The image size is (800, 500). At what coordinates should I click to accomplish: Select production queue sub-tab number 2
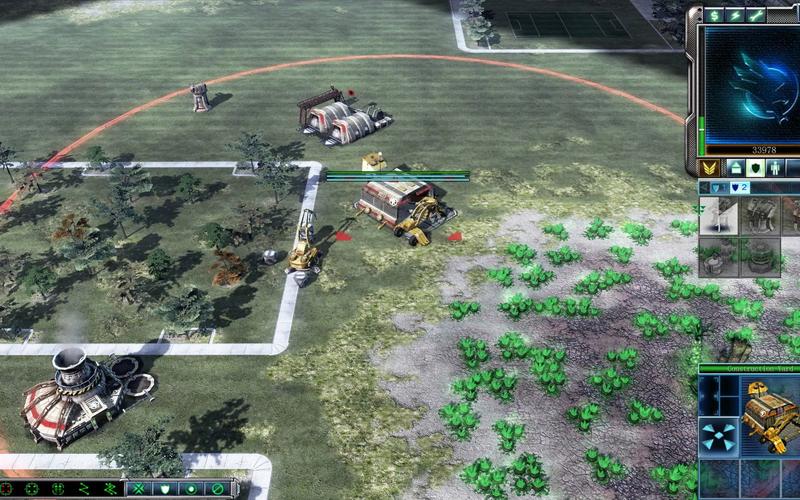[741, 187]
